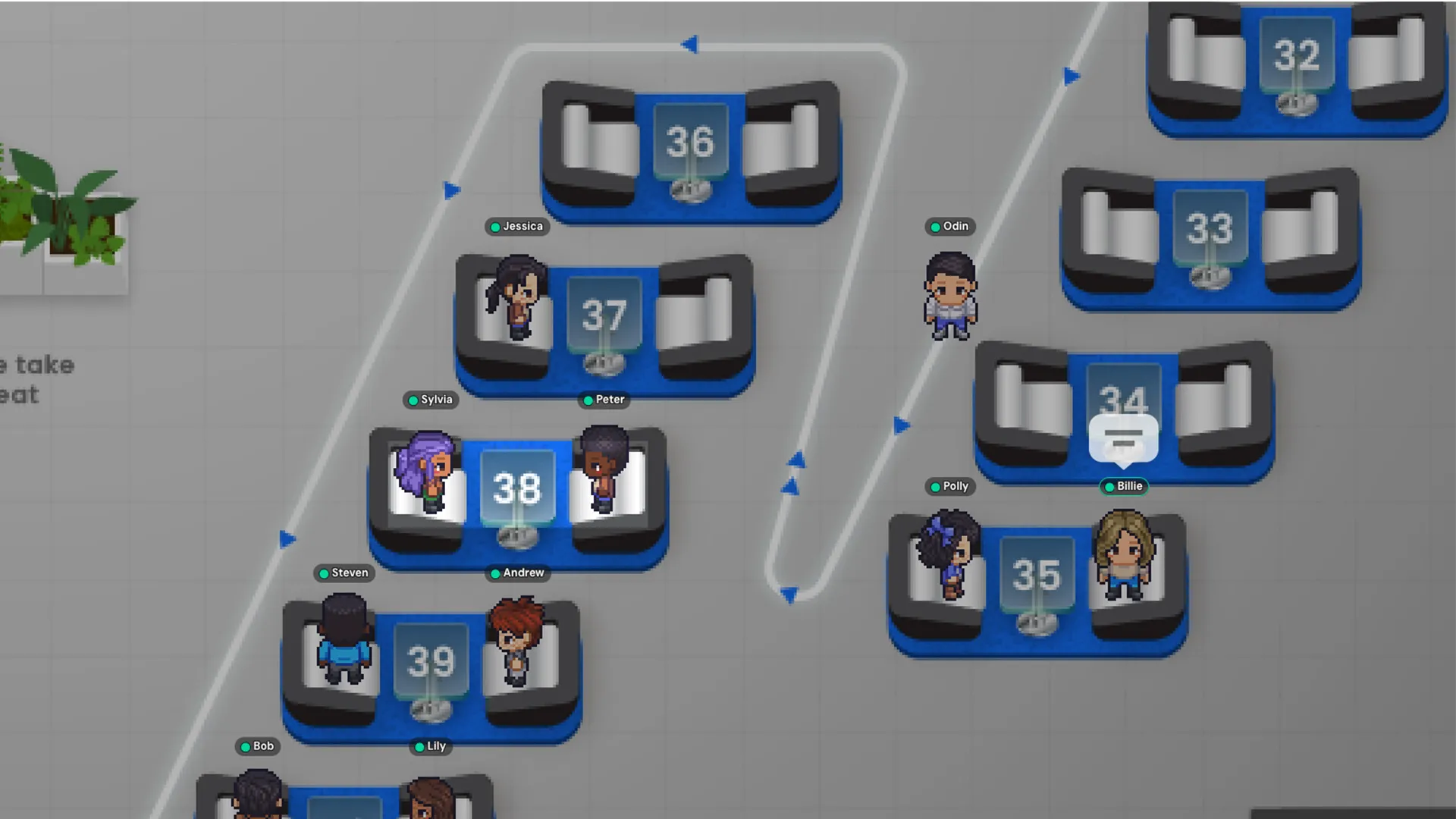Select Sylvia's name label
The height and width of the screenshot is (819, 1456).
(x=431, y=400)
